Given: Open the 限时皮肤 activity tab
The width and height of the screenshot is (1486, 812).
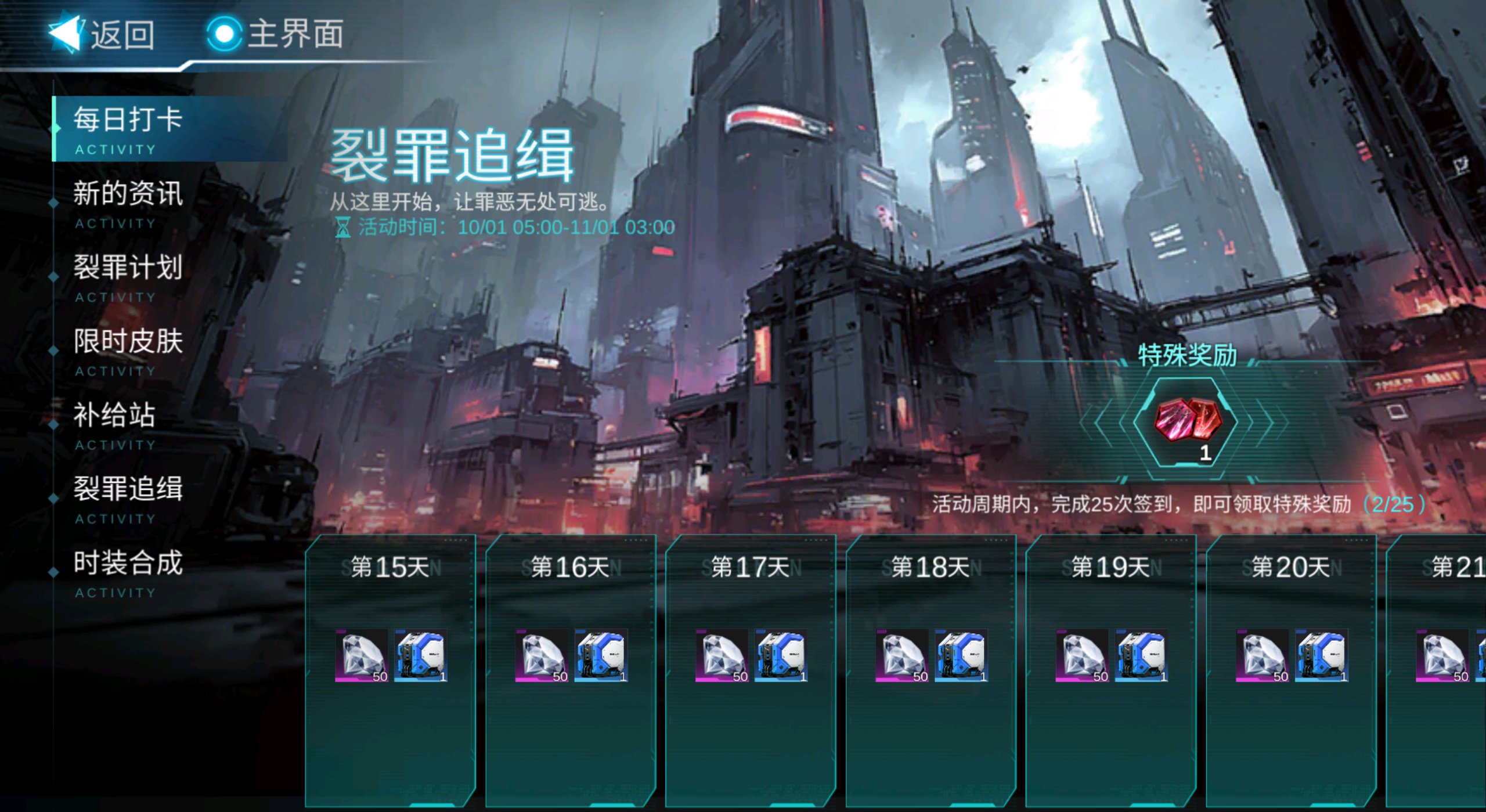Looking at the screenshot, I should click(x=129, y=342).
